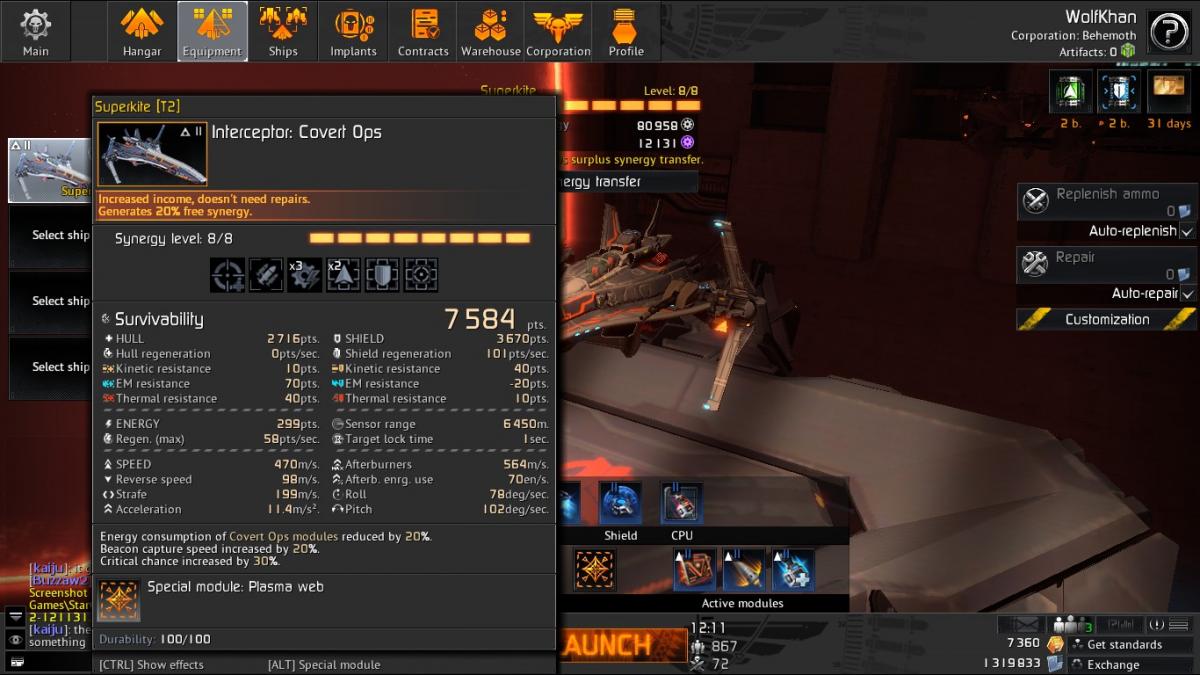This screenshot has height=675, width=1200.
Task: Open the Warehouse tab
Action: (x=490, y=31)
